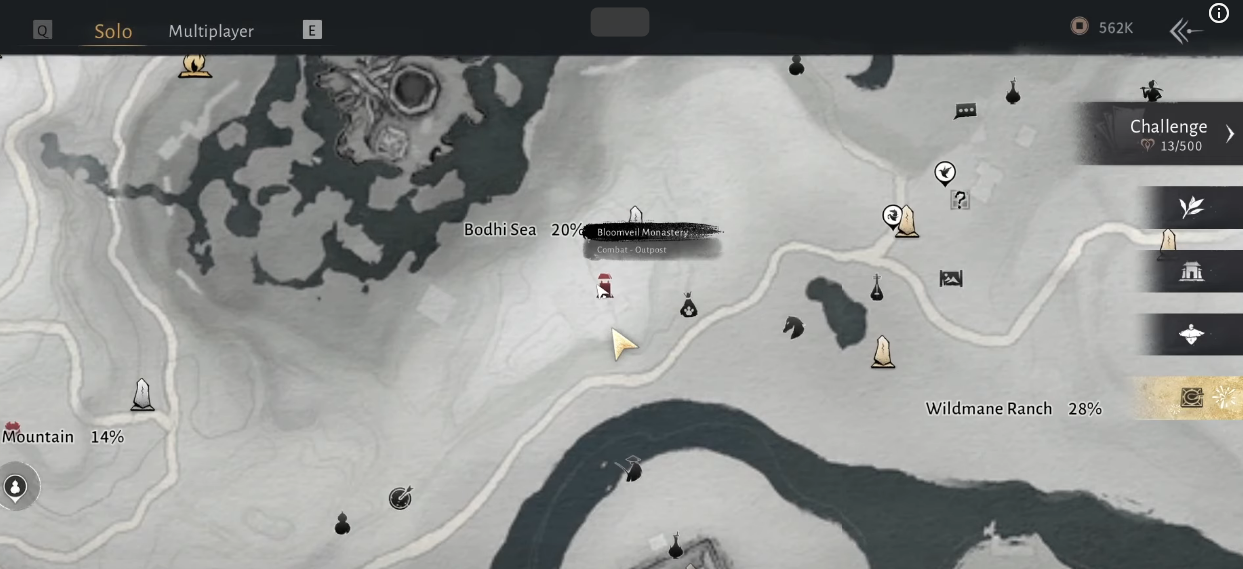Switch to the Solo tab
Viewport: 1243px width, 569px height.
coord(113,31)
